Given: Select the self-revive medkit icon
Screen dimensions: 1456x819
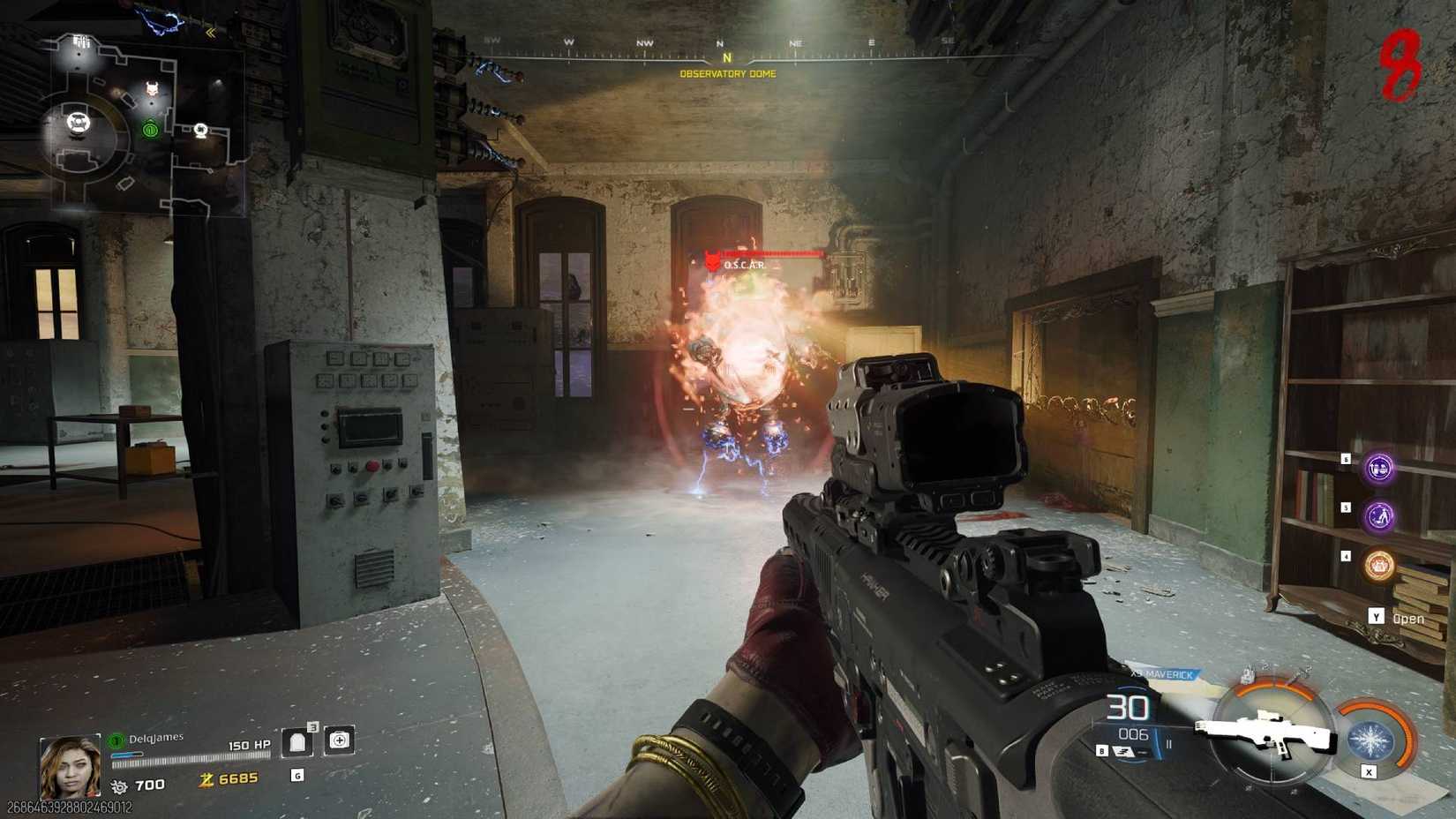Looking at the screenshot, I should [338, 741].
